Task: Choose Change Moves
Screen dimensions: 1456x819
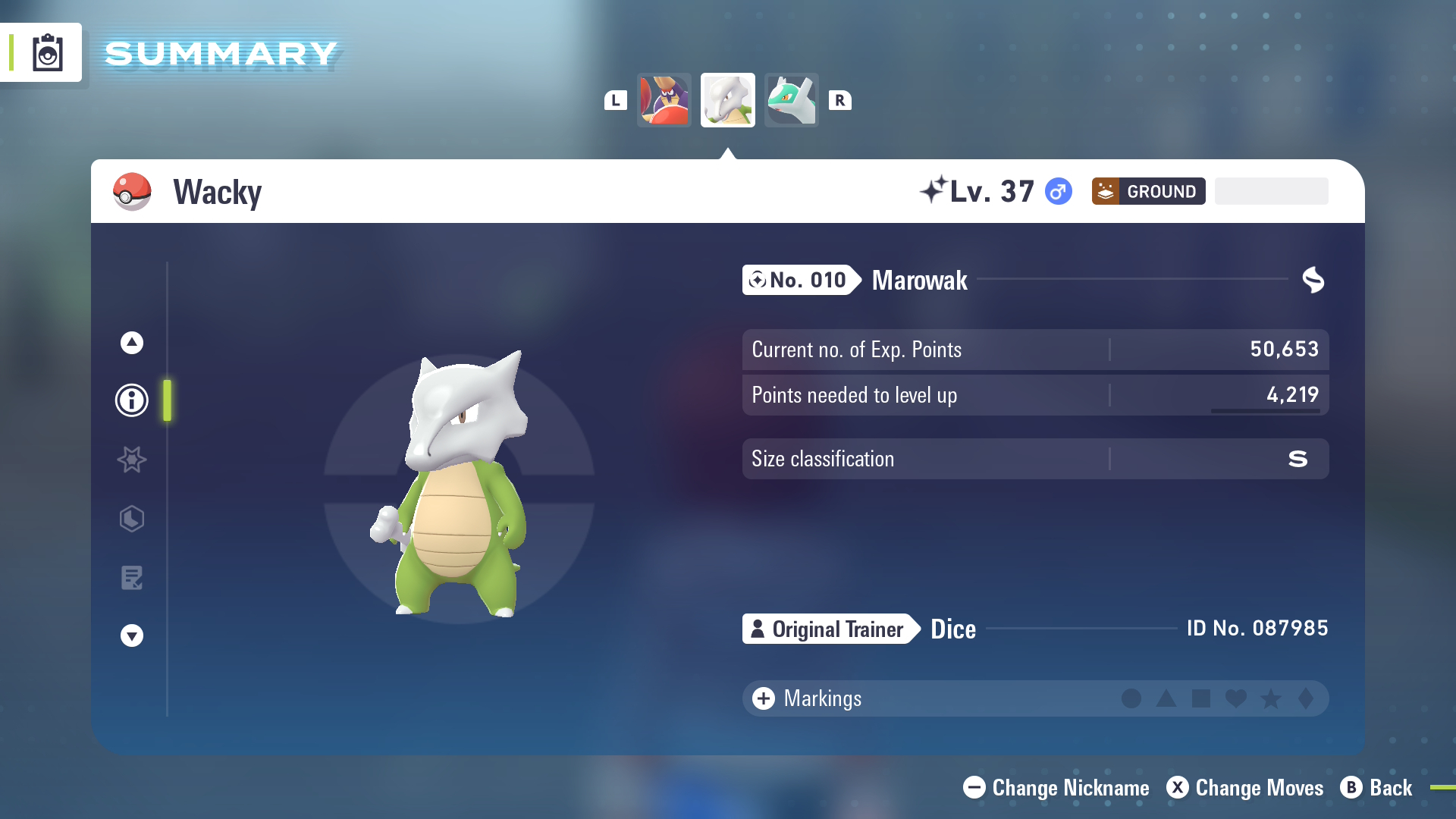Action: [x=1244, y=788]
